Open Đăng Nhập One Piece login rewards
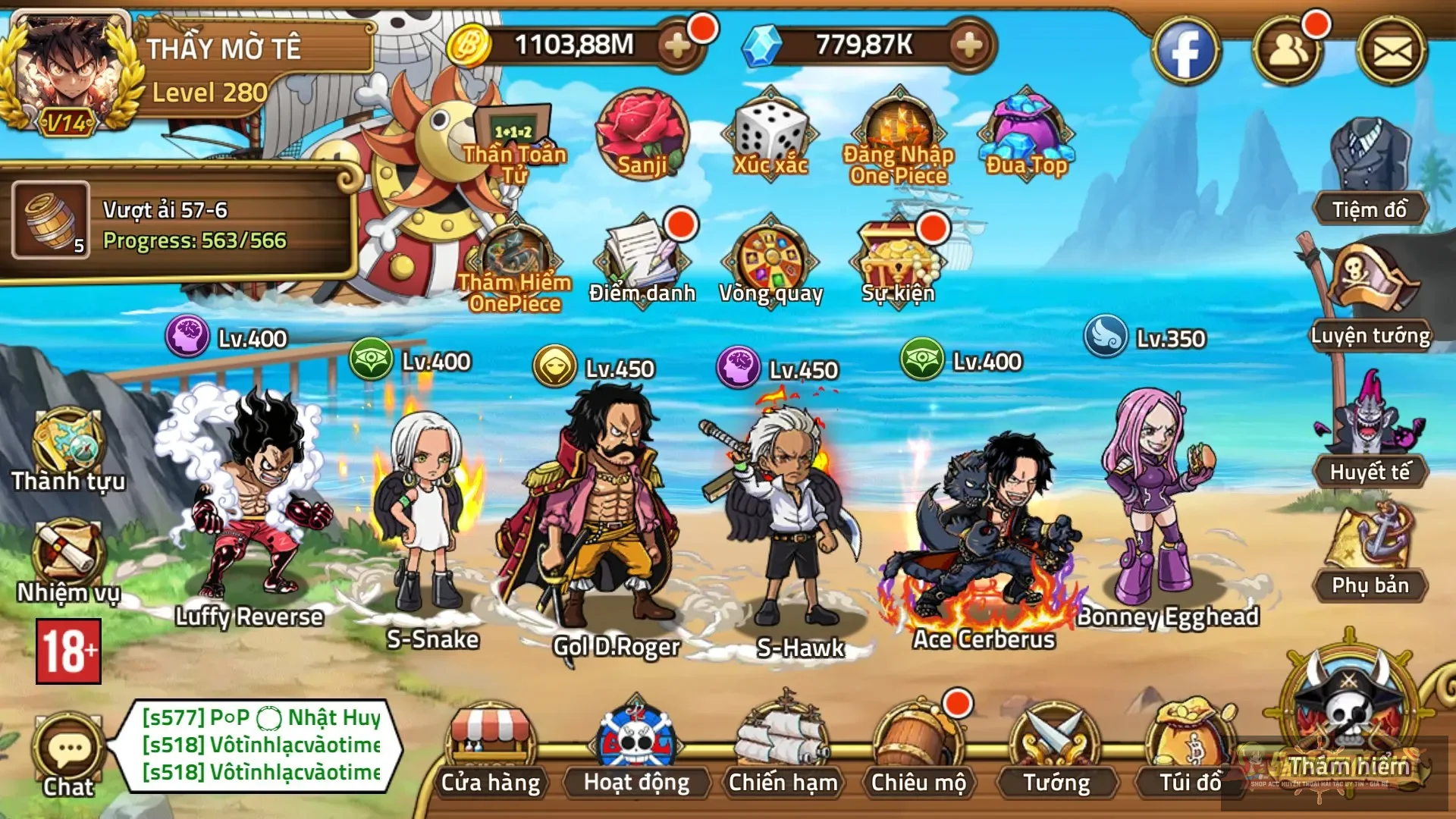Screen dimensions: 1456x819 (898, 136)
